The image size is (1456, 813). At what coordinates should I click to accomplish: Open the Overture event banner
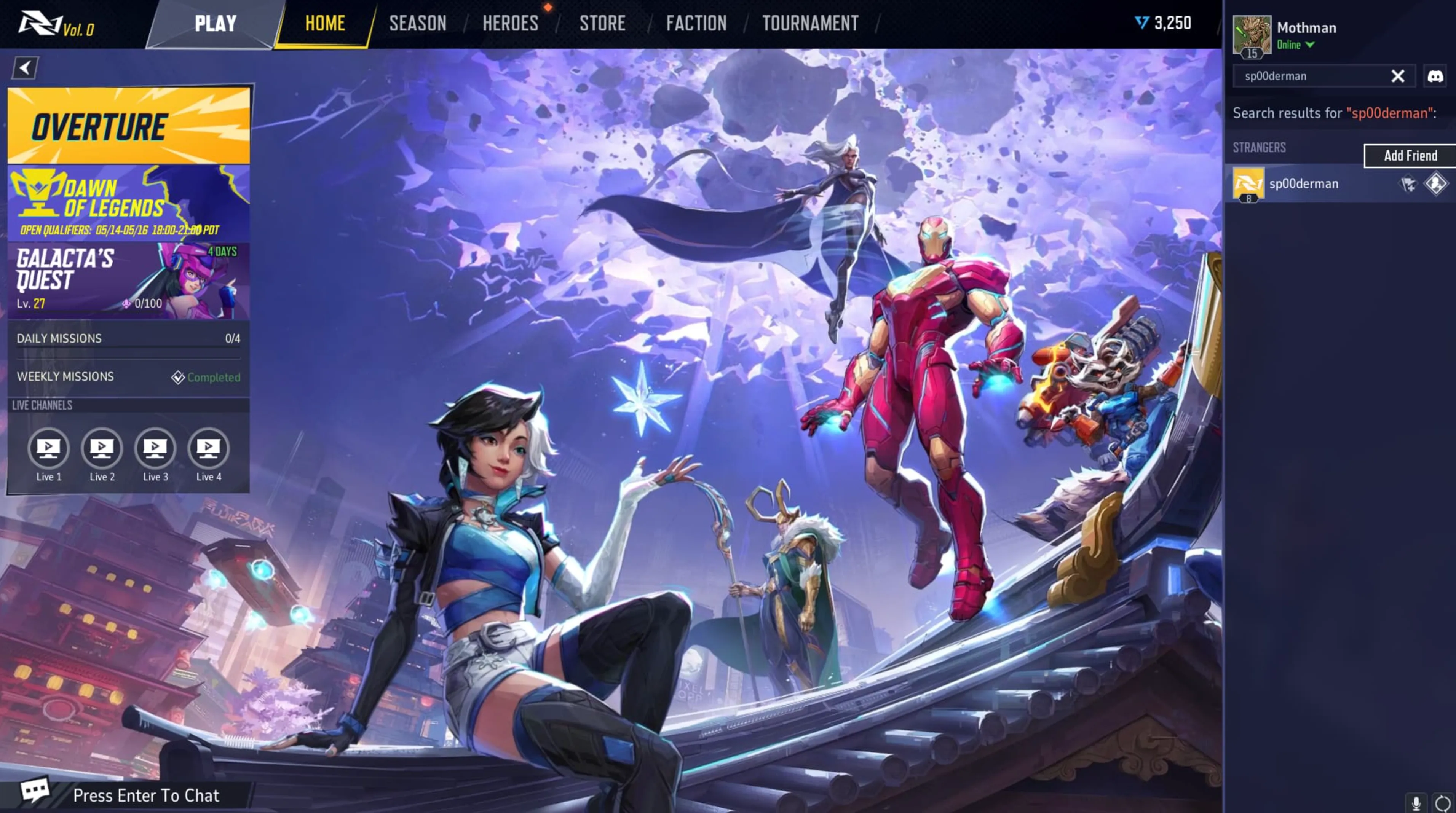tap(128, 126)
